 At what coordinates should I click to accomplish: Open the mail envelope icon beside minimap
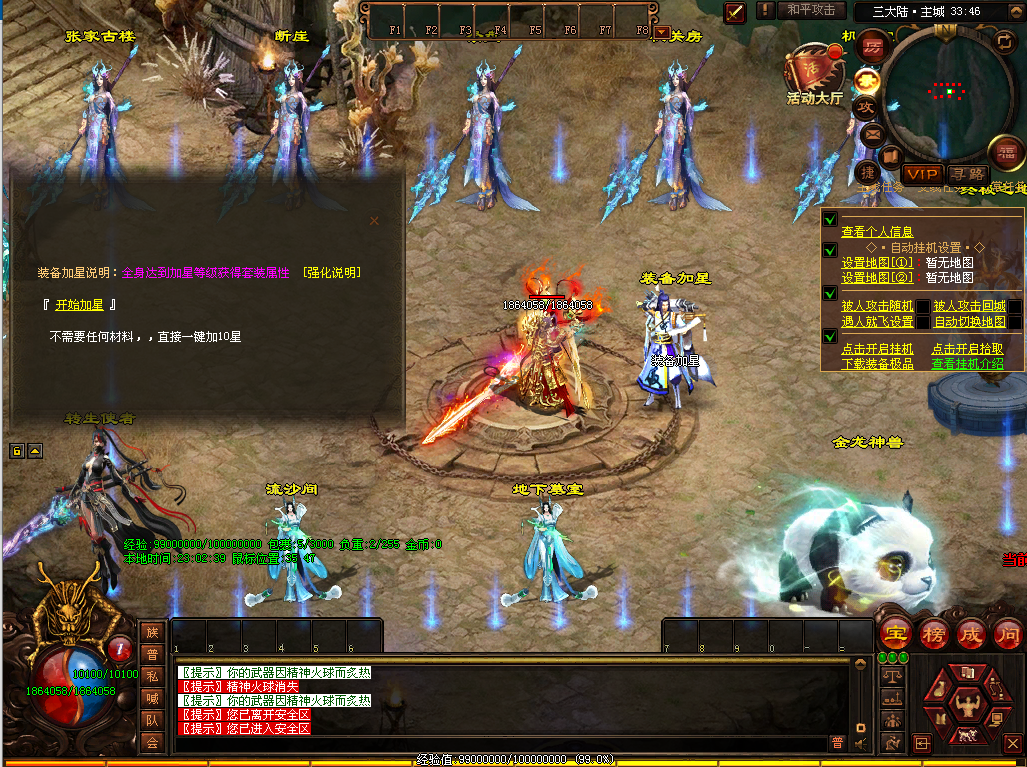click(x=872, y=133)
